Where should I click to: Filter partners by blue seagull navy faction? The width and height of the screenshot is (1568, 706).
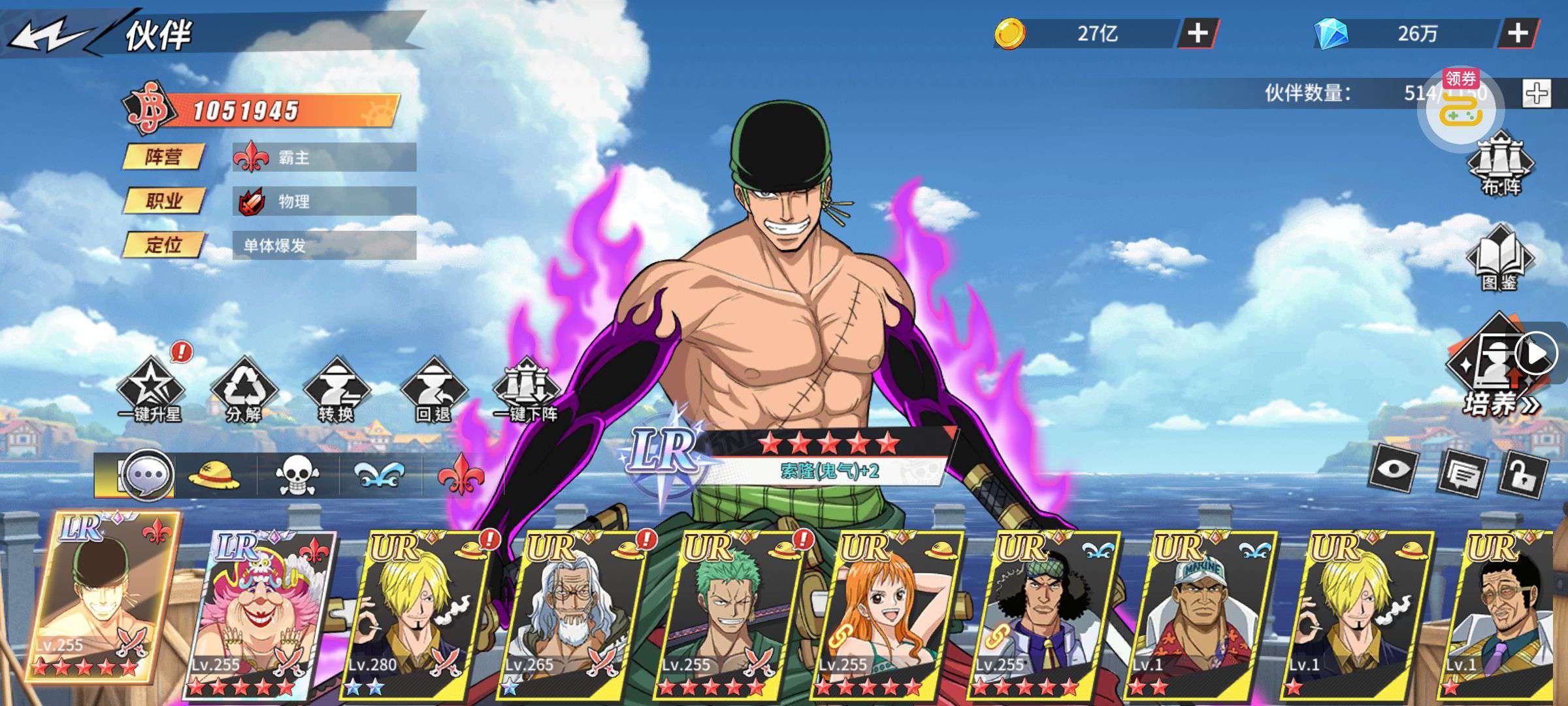pyautogui.click(x=380, y=476)
